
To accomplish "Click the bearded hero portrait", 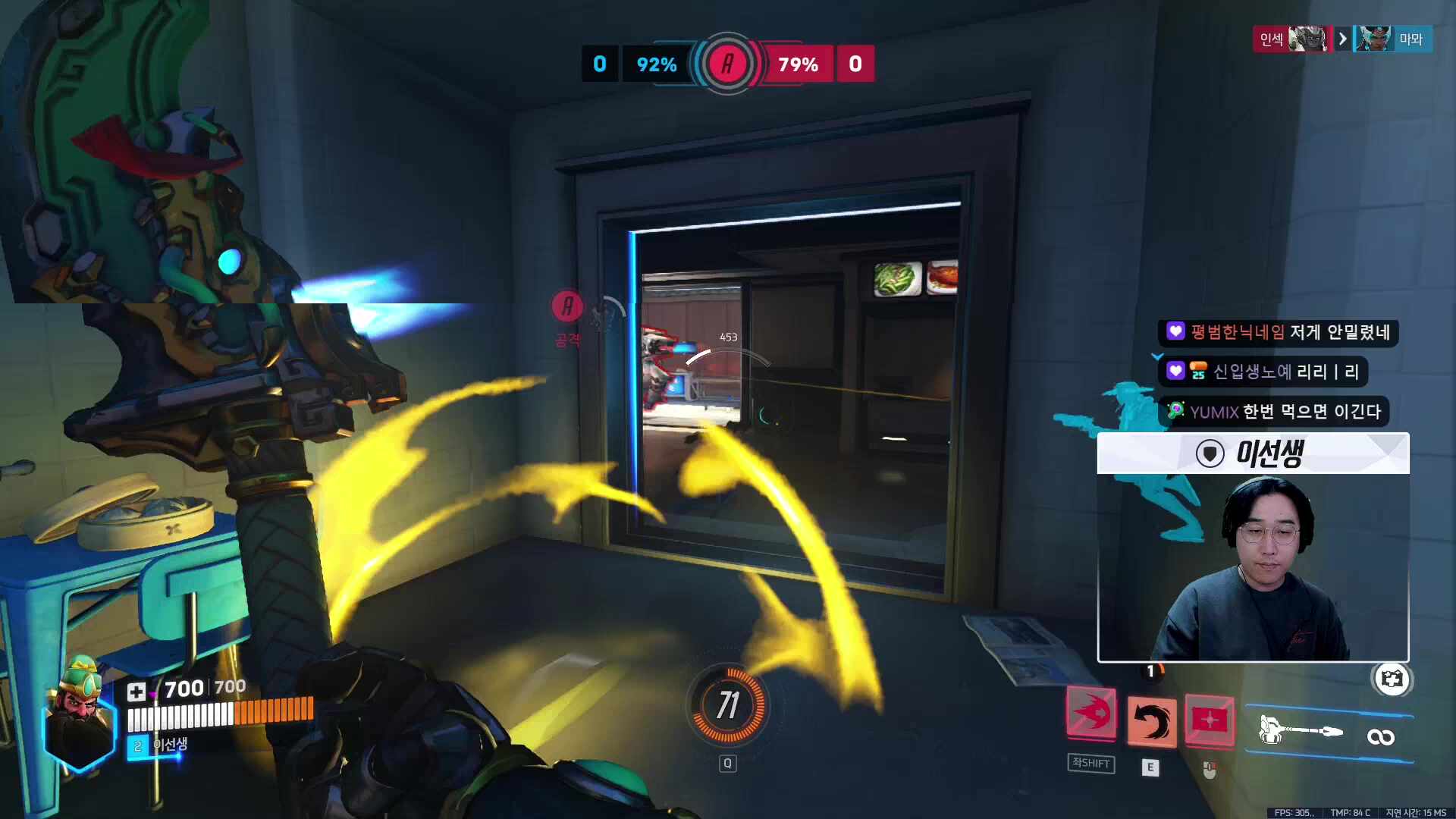I will pyautogui.click(x=80, y=716).
